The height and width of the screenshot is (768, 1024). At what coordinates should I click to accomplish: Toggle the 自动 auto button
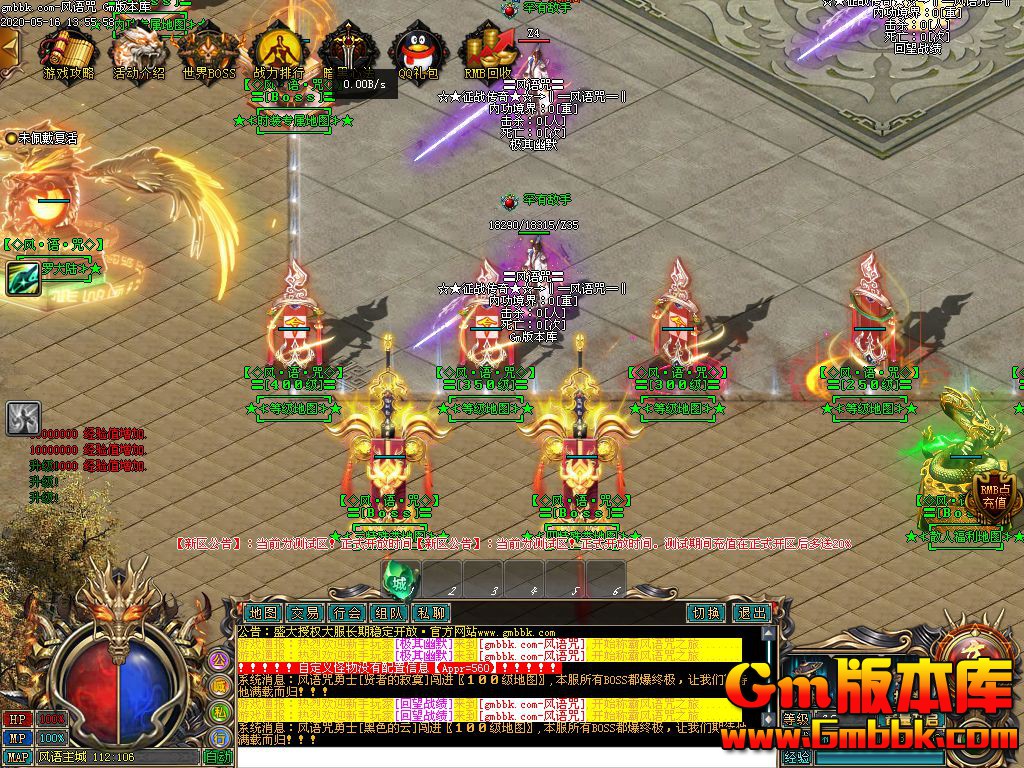click(x=217, y=757)
